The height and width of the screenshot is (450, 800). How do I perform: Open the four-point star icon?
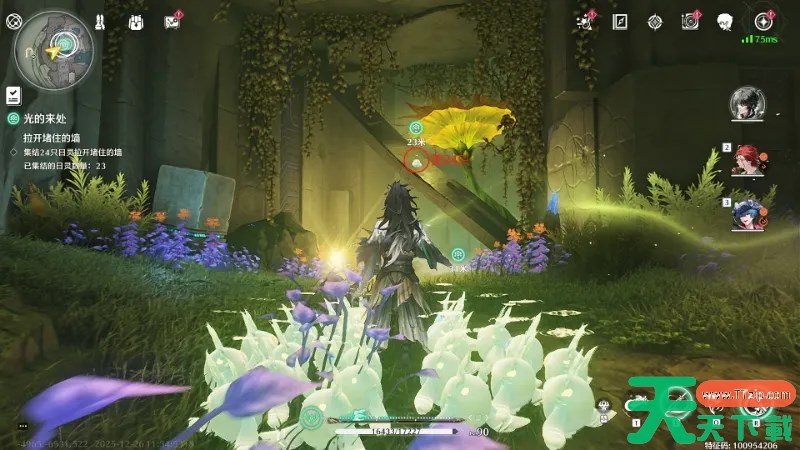tap(764, 20)
